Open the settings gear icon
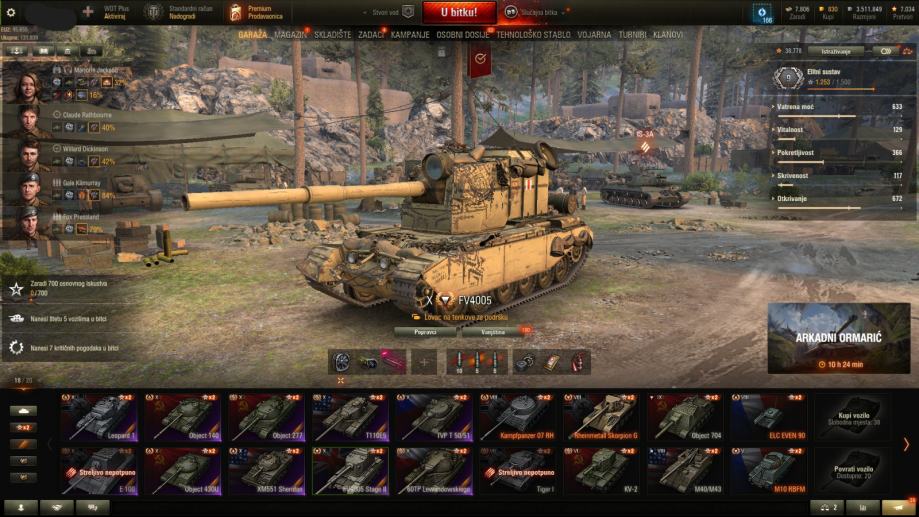Image resolution: width=919 pixels, height=517 pixels. tap(12, 12)
